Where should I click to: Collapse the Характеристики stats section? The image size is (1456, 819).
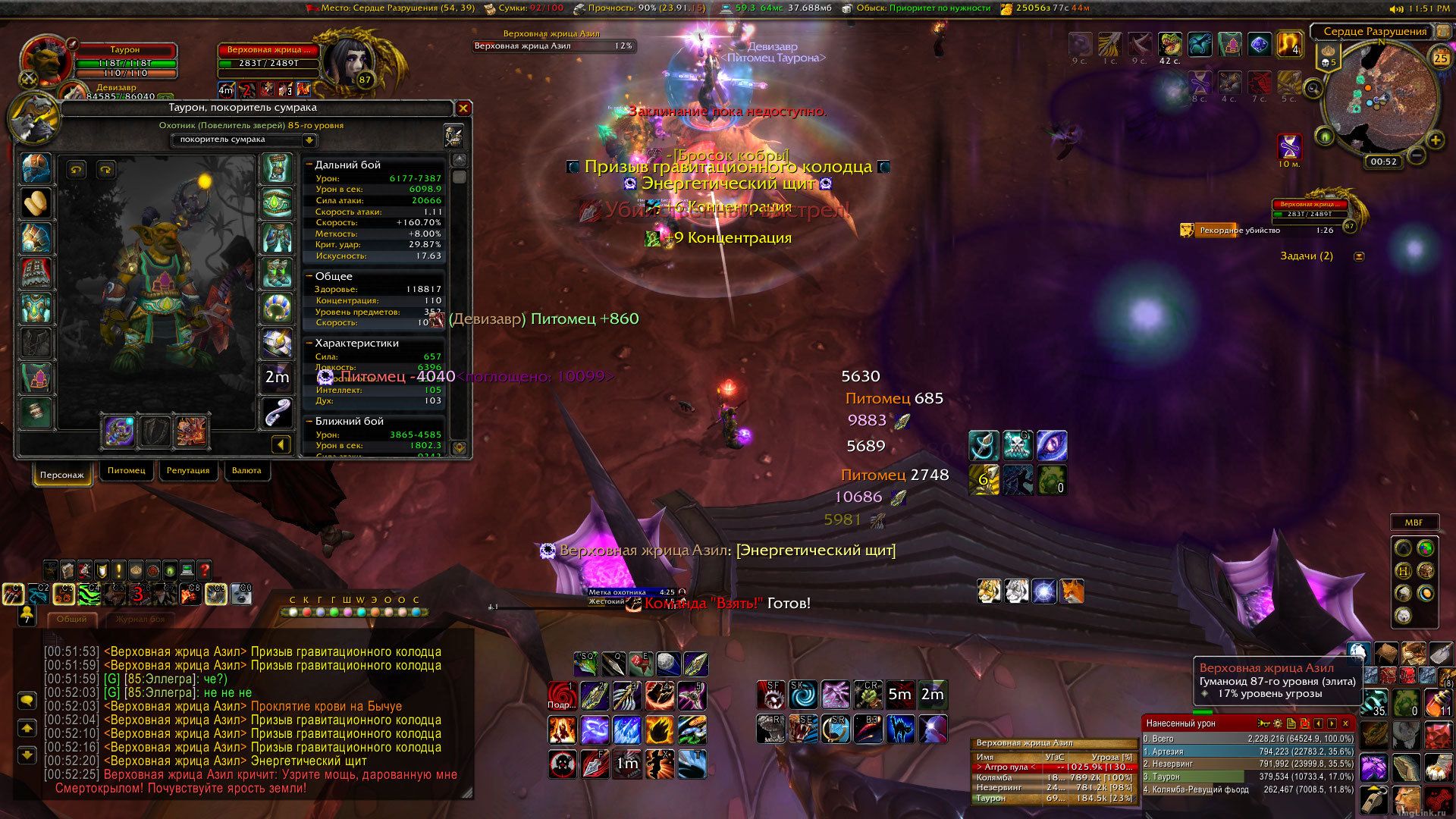[x=309, y=343]
